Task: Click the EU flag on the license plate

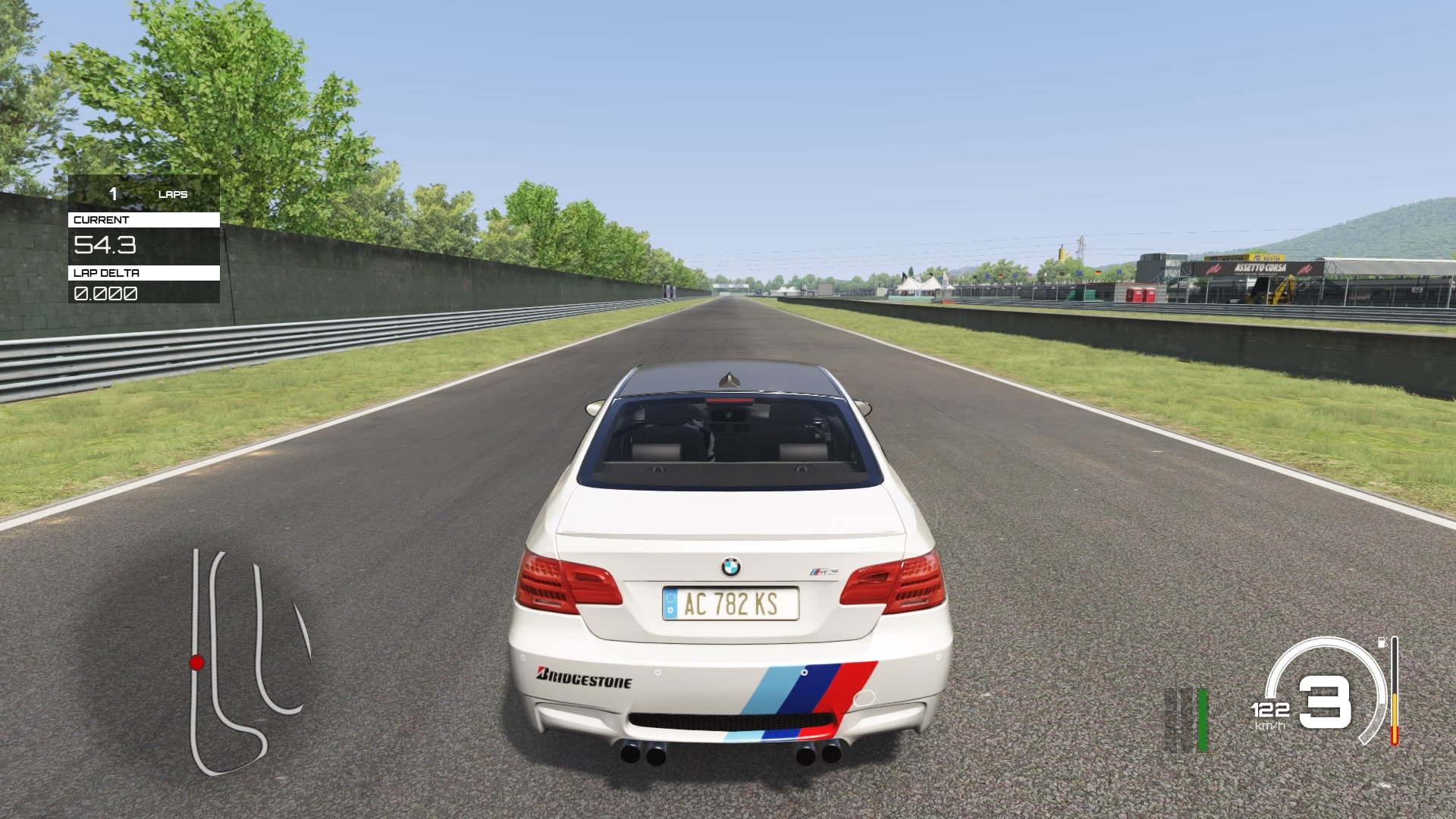Action: pyautogui.click(x=670, y=603)
